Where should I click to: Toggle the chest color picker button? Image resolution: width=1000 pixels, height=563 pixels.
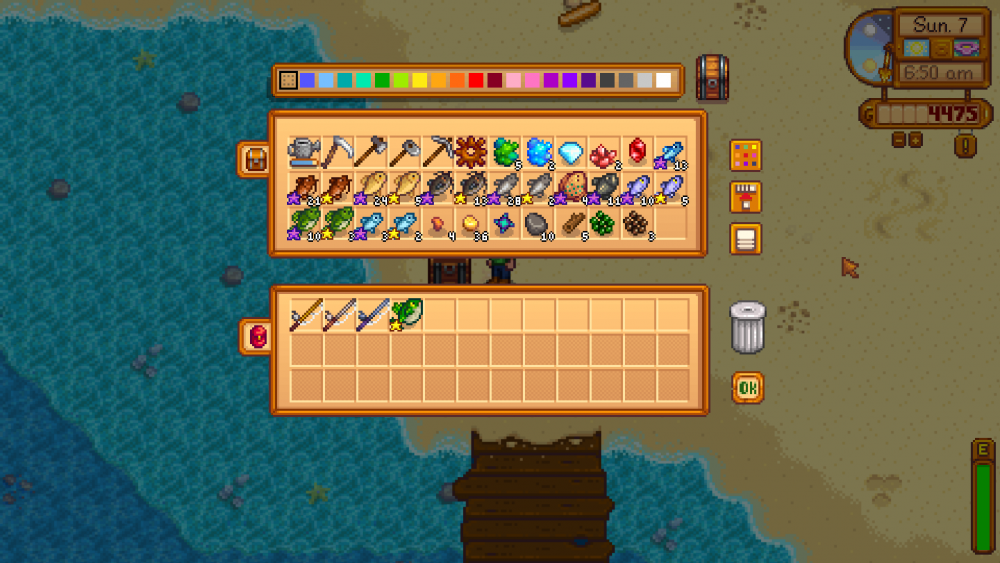pos(745,155)
